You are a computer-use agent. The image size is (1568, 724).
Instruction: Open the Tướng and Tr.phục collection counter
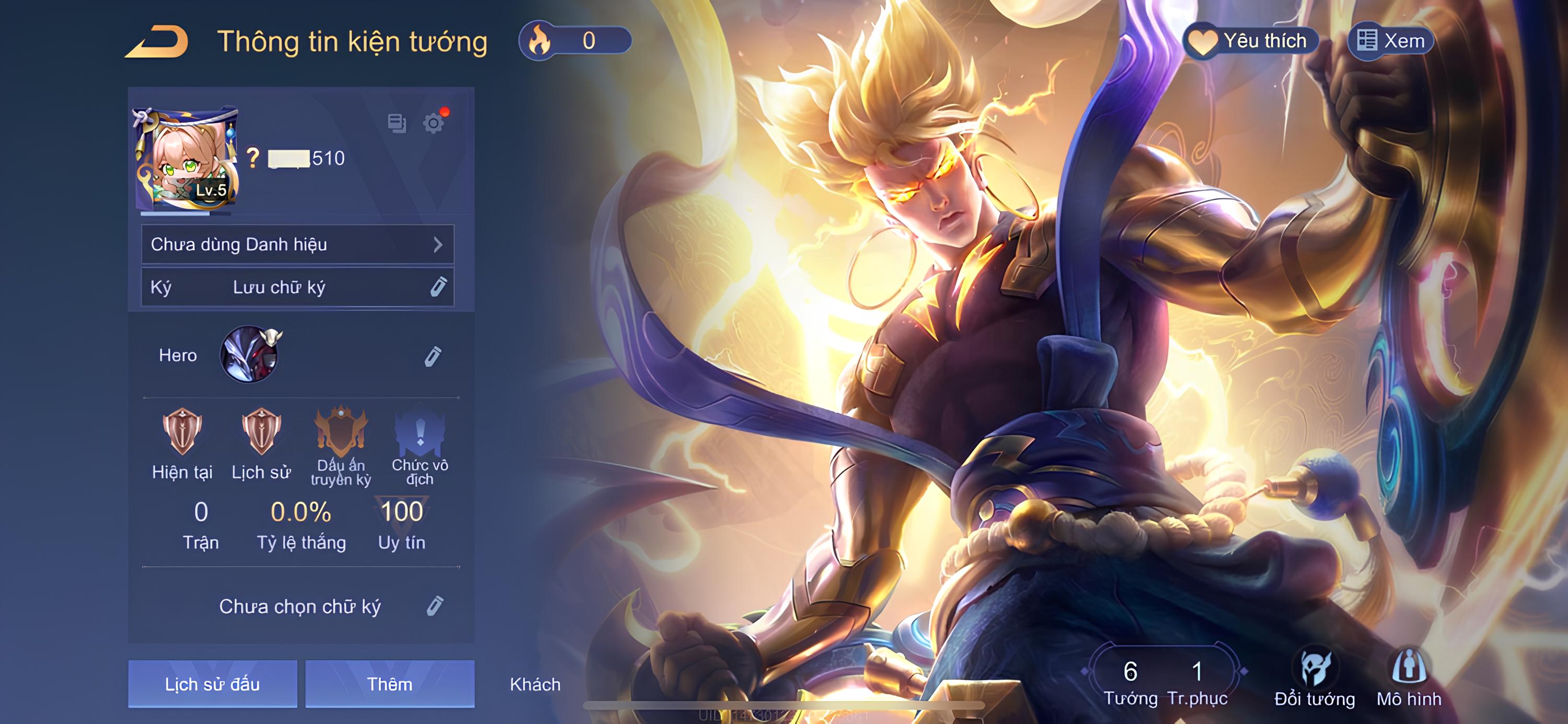click(1165, 681)
